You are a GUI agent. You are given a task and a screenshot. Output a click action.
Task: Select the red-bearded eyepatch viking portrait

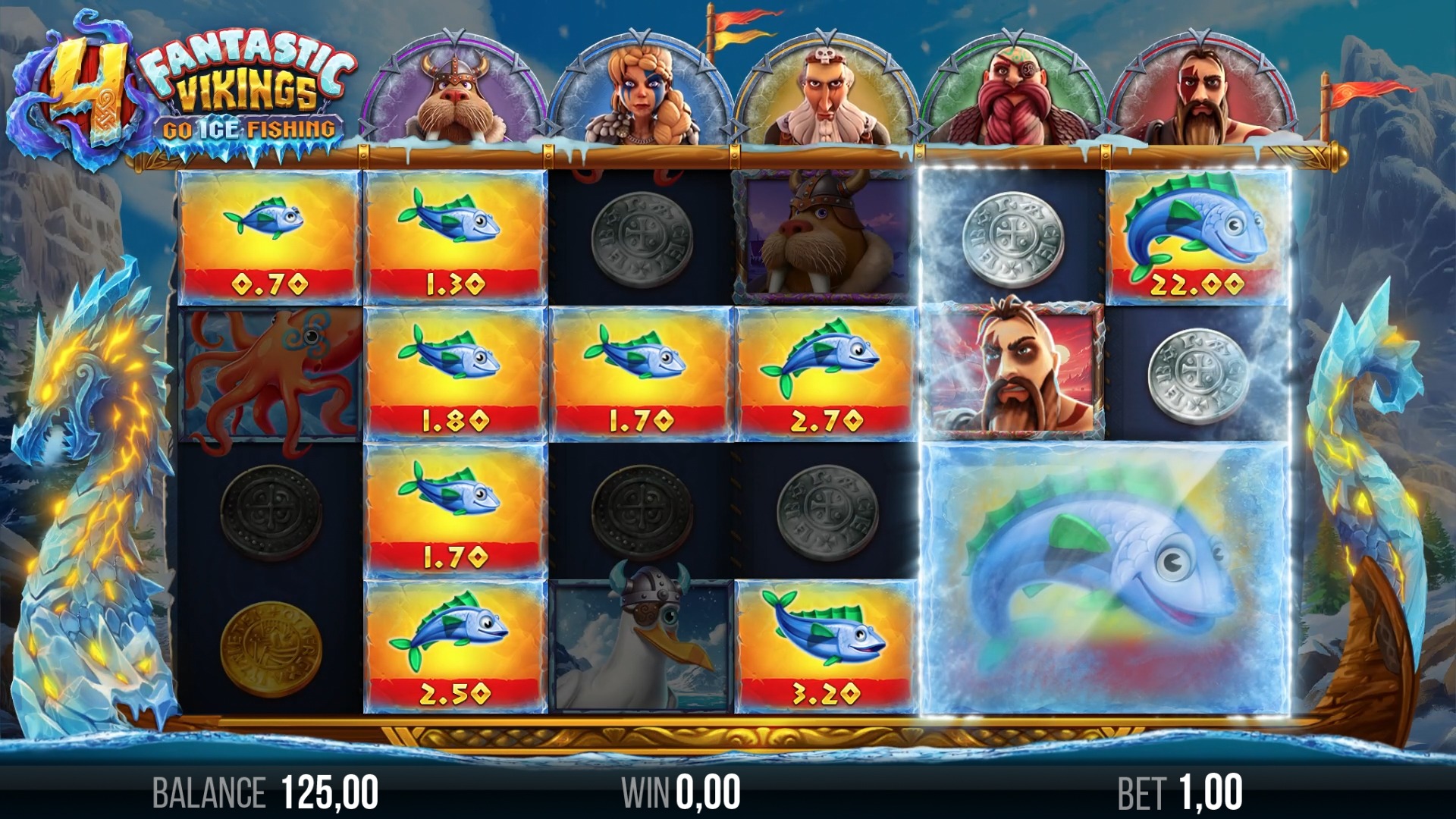point(1013,93)
